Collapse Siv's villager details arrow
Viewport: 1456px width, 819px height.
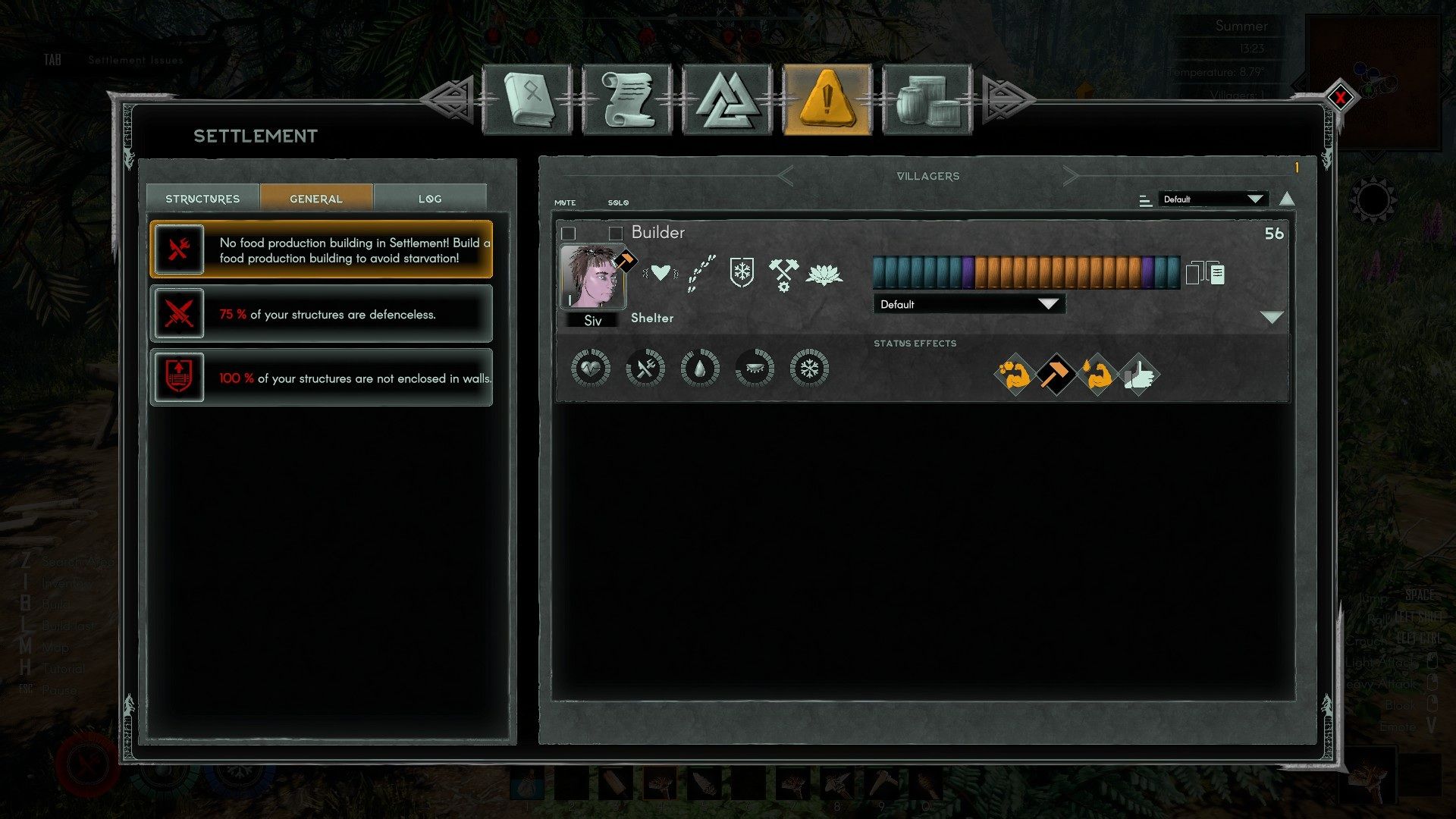(1272, 317)
